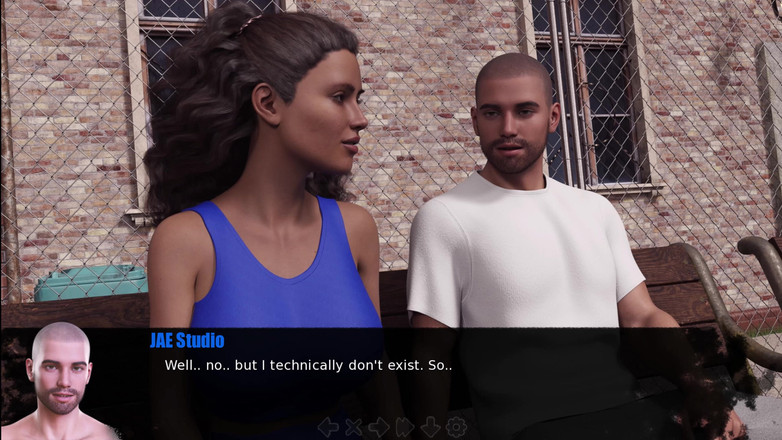Click the left arrow rollback icon
Screen dimensions: 782x440
point(327,427)
